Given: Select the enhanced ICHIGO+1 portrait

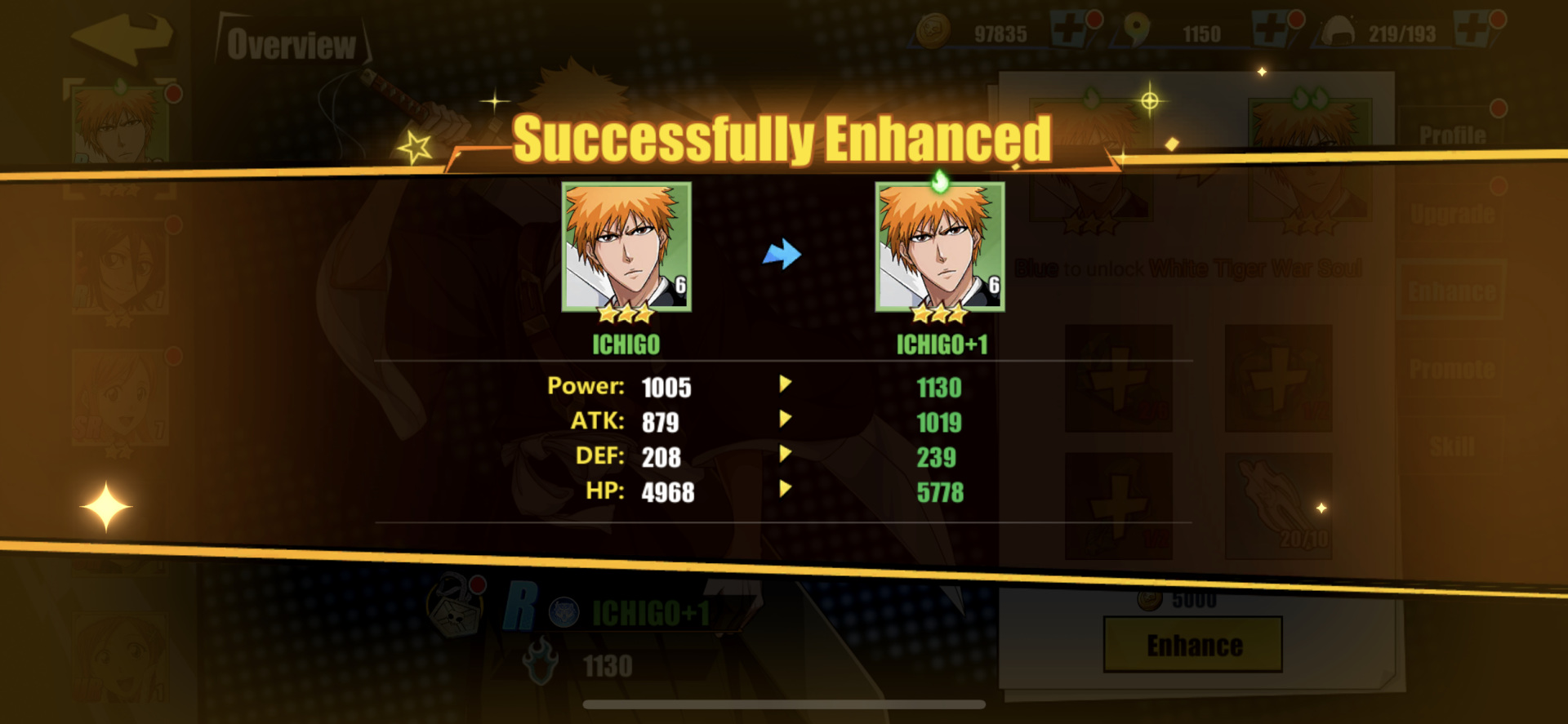Looking at the screenshot, I should 939,245.
